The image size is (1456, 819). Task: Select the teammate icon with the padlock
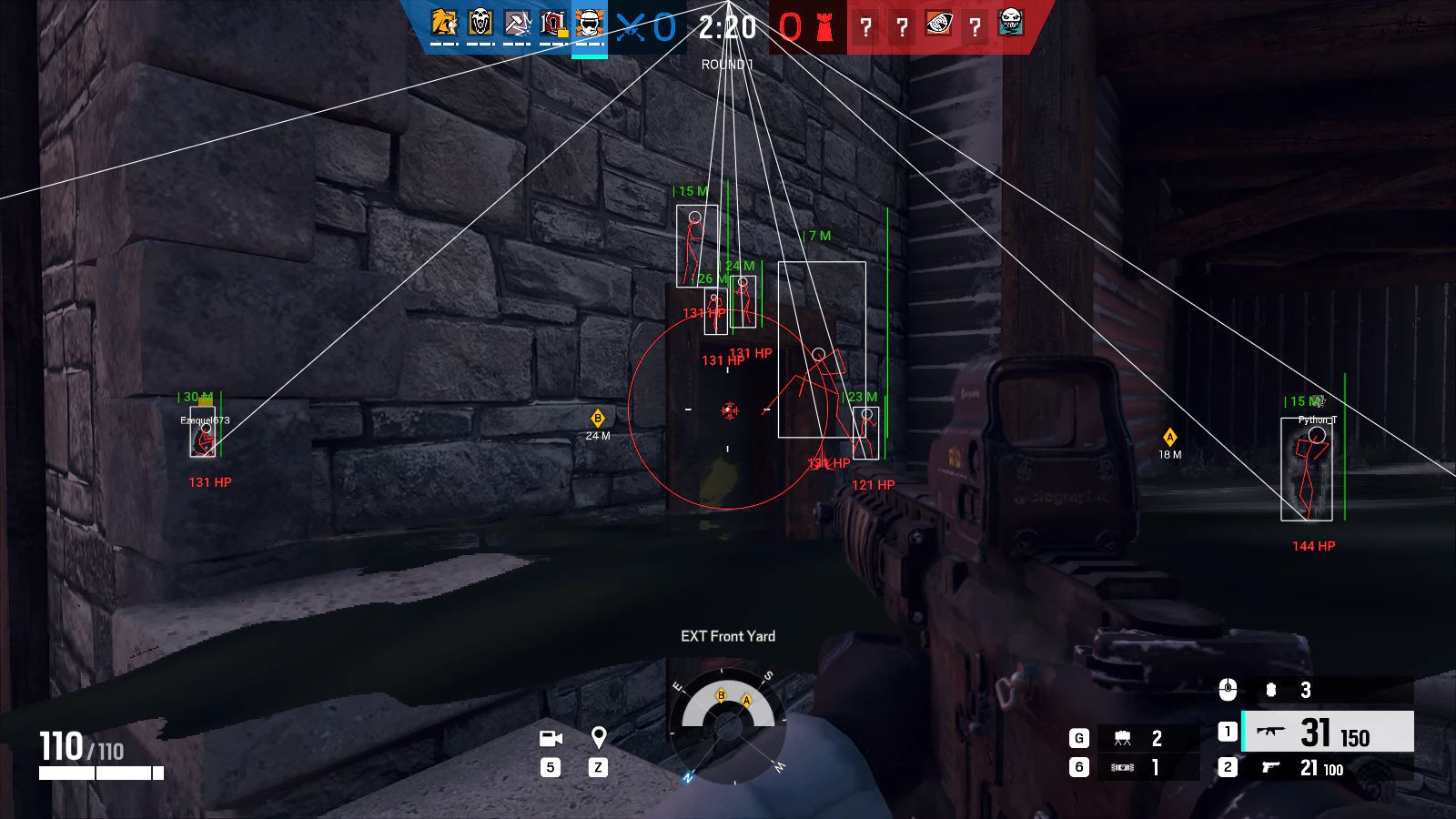click(x=553, y=23)
